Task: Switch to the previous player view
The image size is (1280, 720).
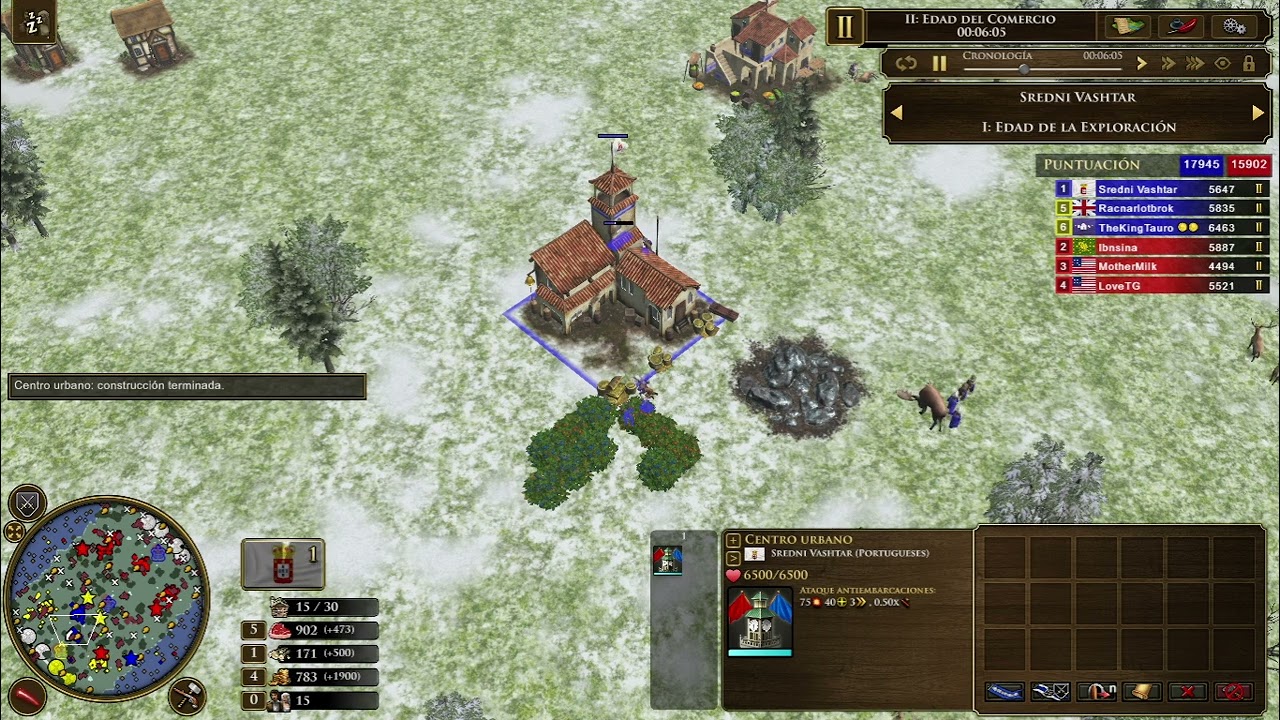Action: click(x=896, y=113)
